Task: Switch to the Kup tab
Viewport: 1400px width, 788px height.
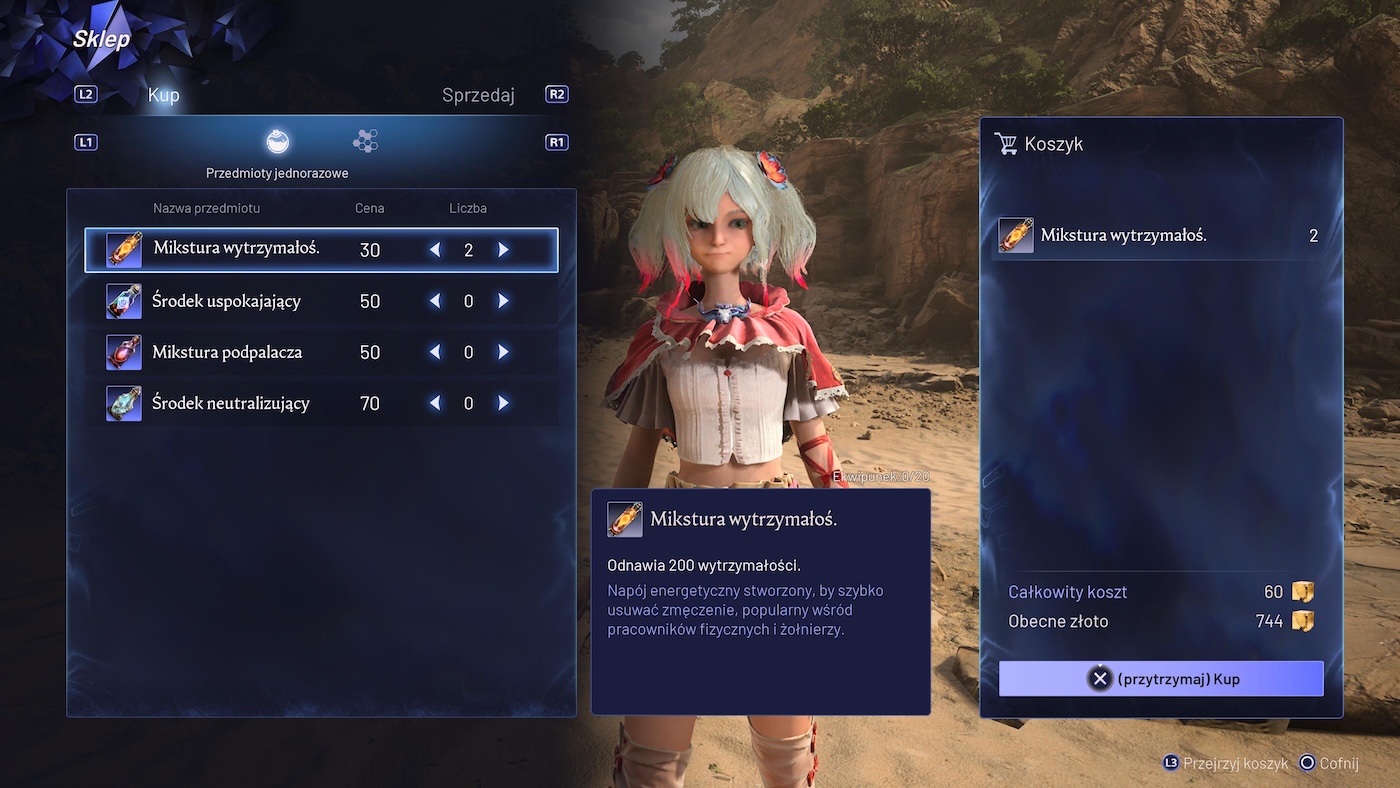Action: 163,95
